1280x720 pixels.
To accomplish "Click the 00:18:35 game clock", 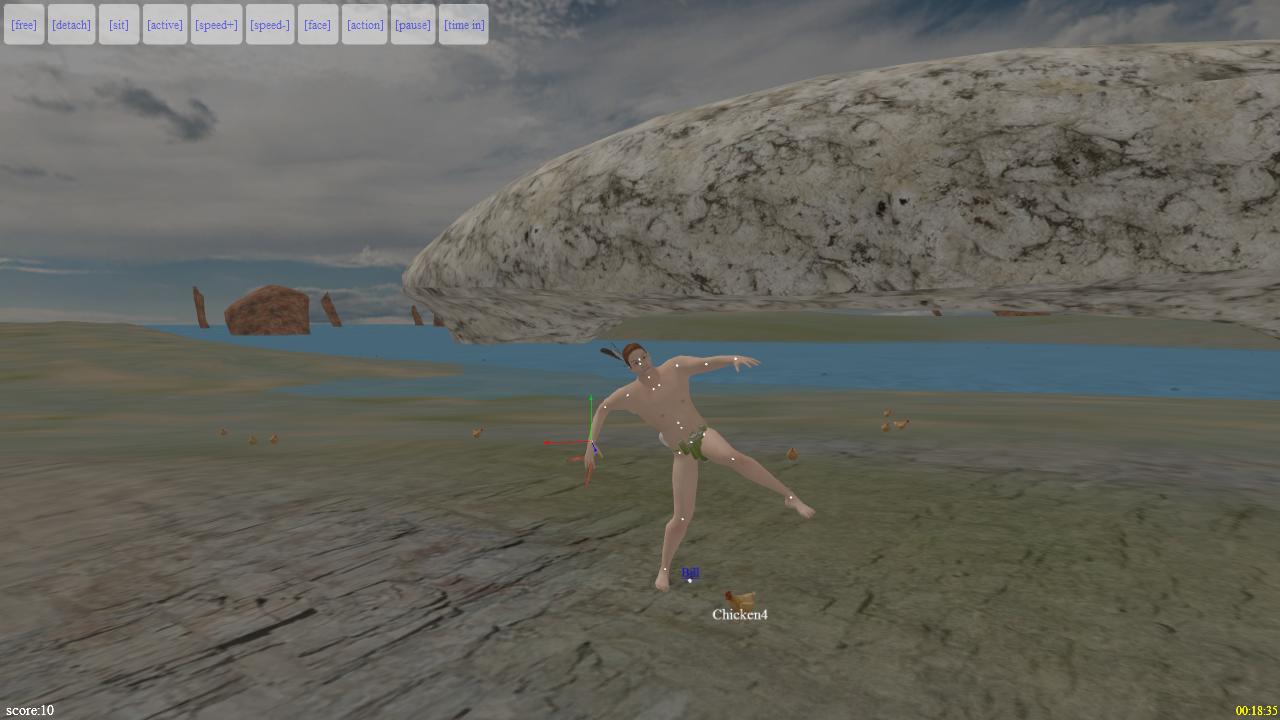I will click(x=1255, y=707).
